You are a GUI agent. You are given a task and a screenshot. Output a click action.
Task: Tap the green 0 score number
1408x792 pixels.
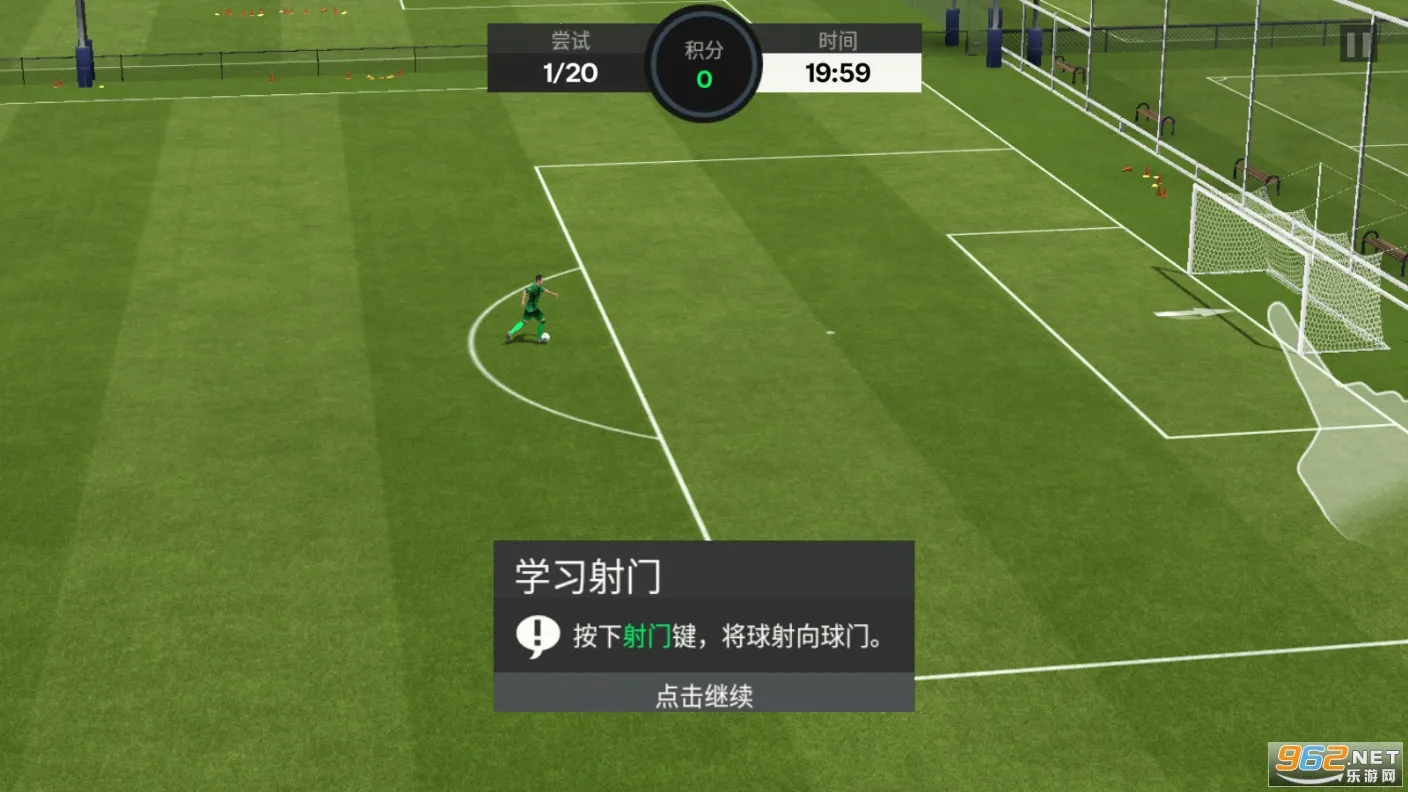(703, 80)
